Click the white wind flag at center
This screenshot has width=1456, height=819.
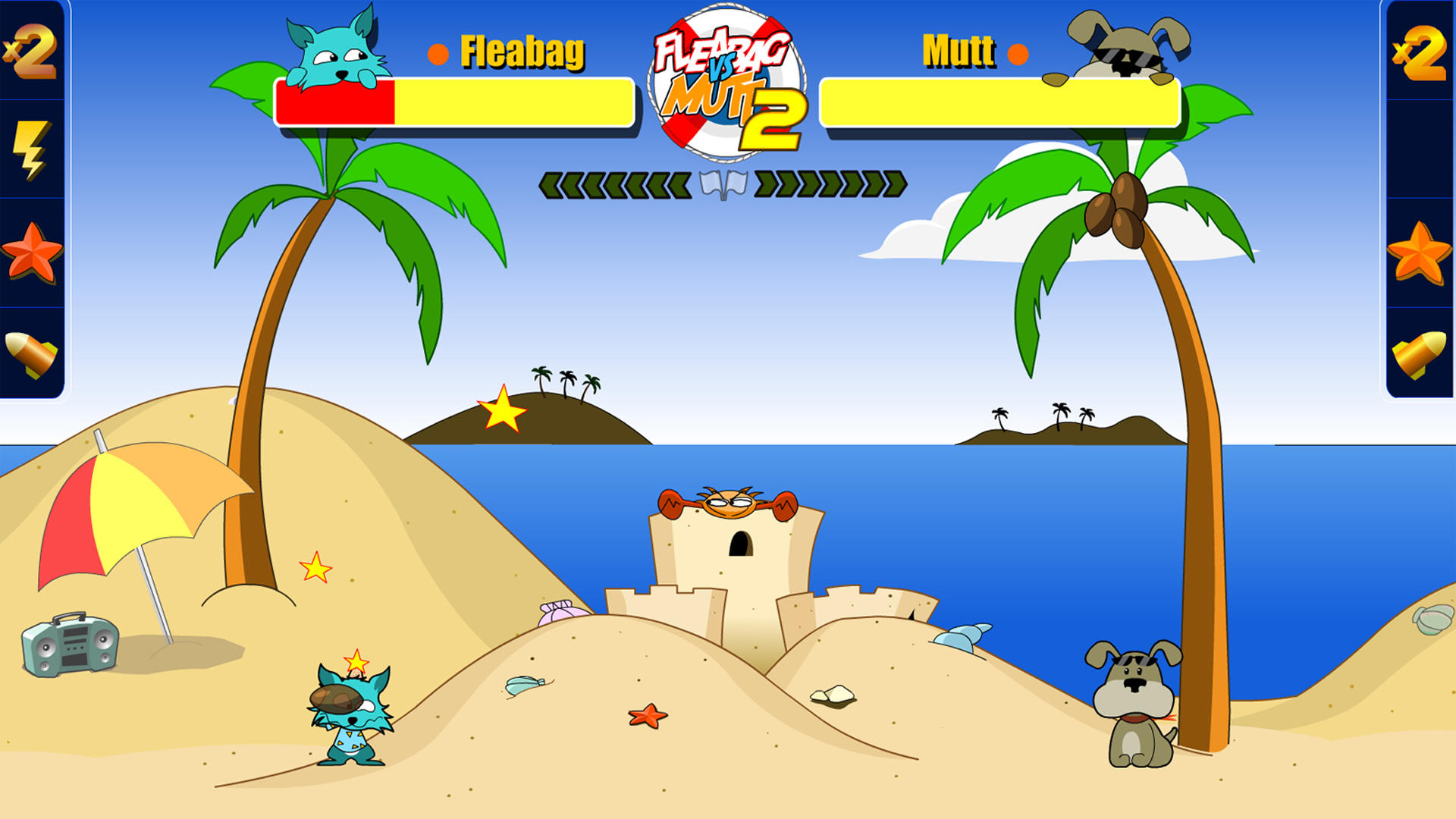point(724,182)
